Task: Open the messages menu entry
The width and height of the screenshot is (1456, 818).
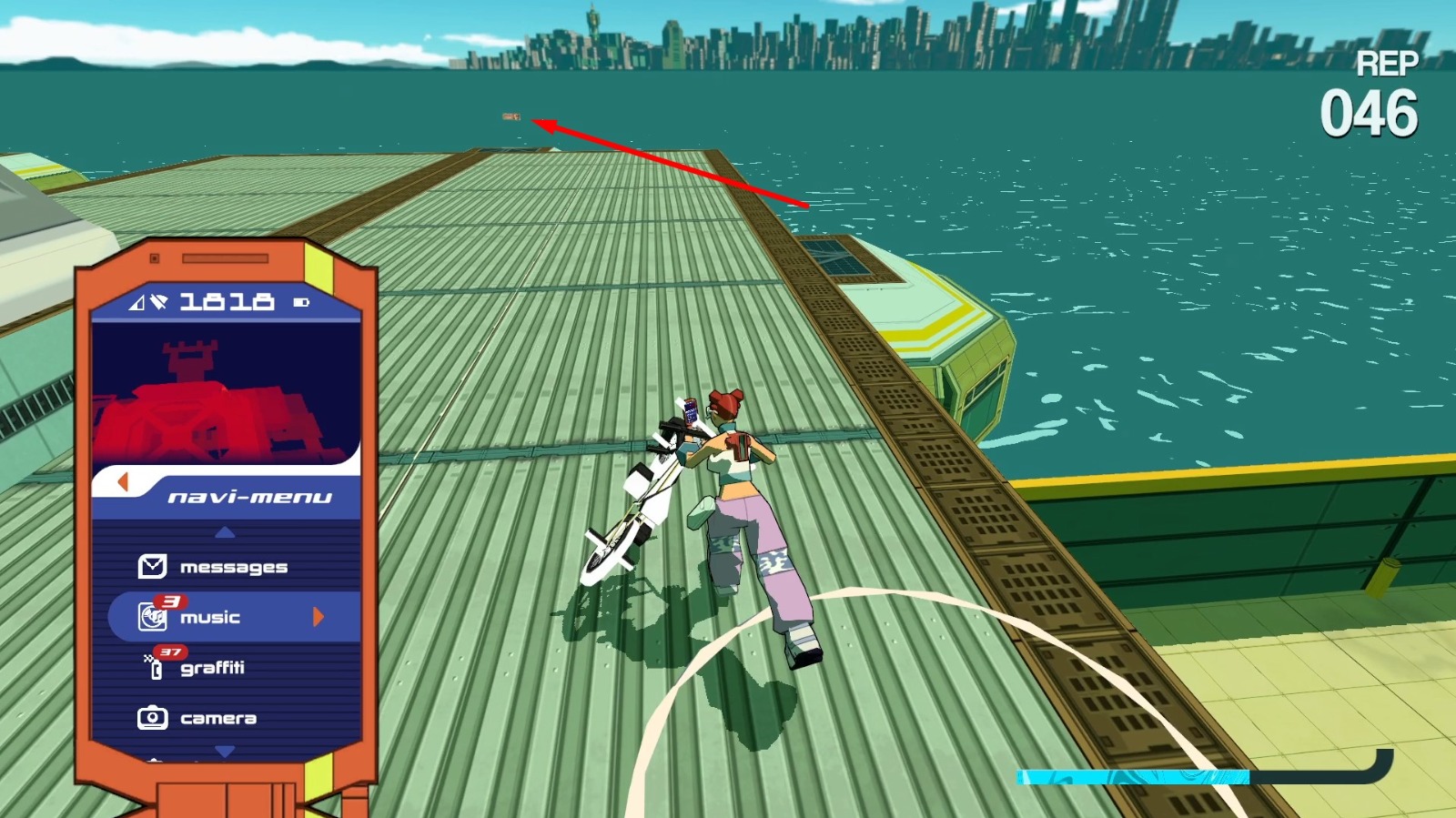Action: point(235,567)
